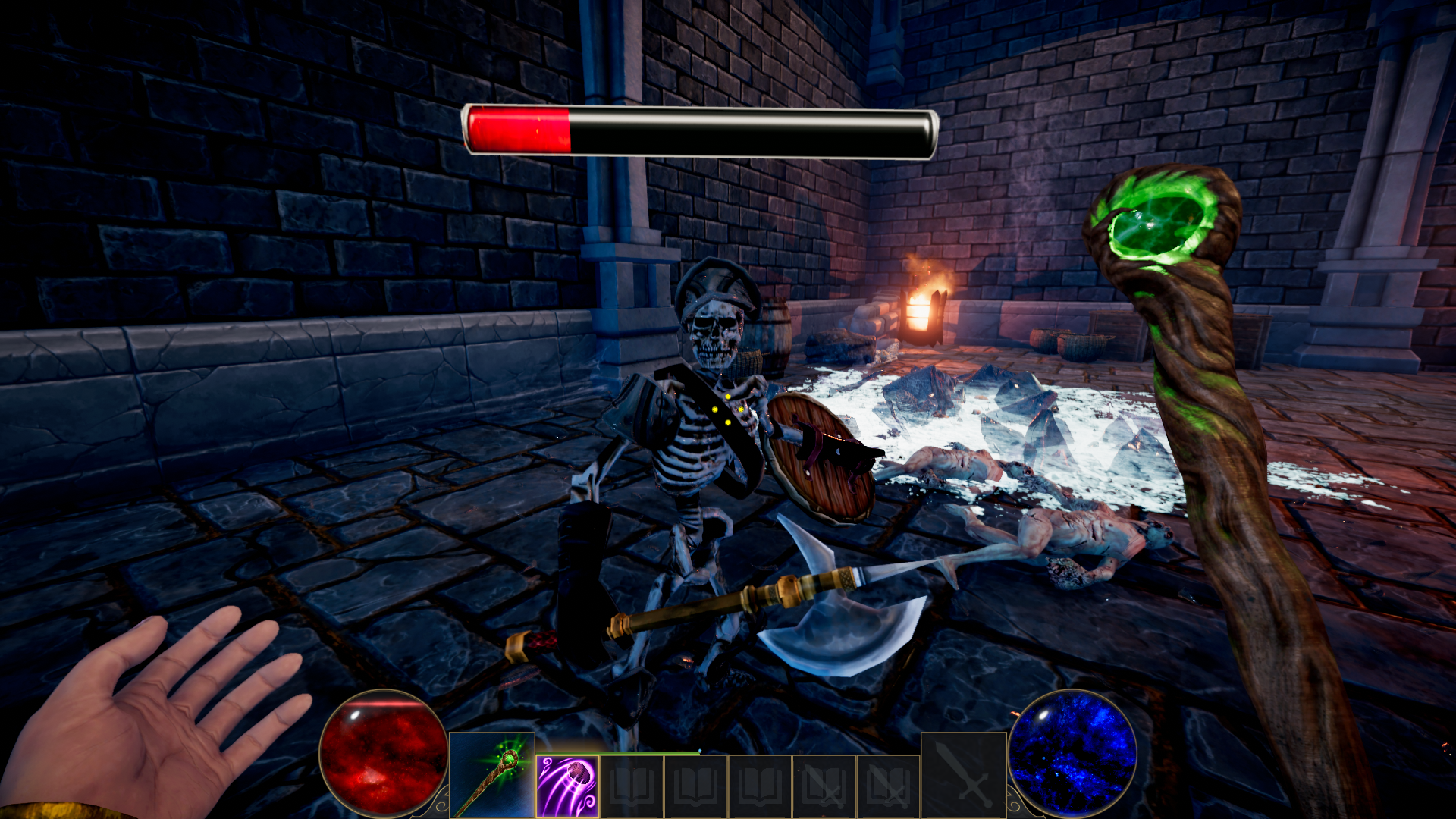This screenshot has height=819, width=1456.
Task: Select the large empty sword weapon slot
Action: (x=963, y=775)
